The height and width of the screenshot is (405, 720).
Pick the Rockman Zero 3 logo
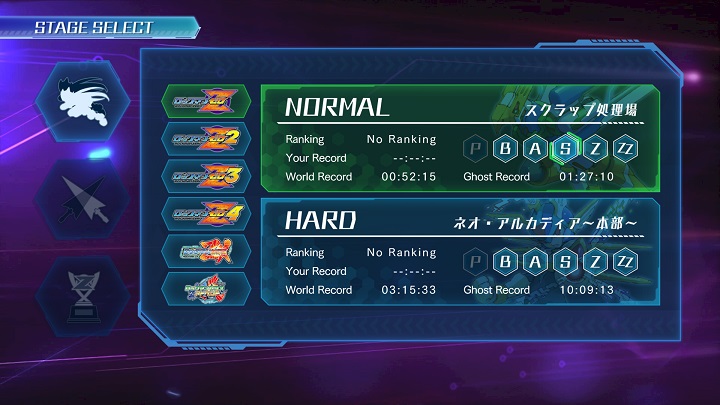coord(206,177)
